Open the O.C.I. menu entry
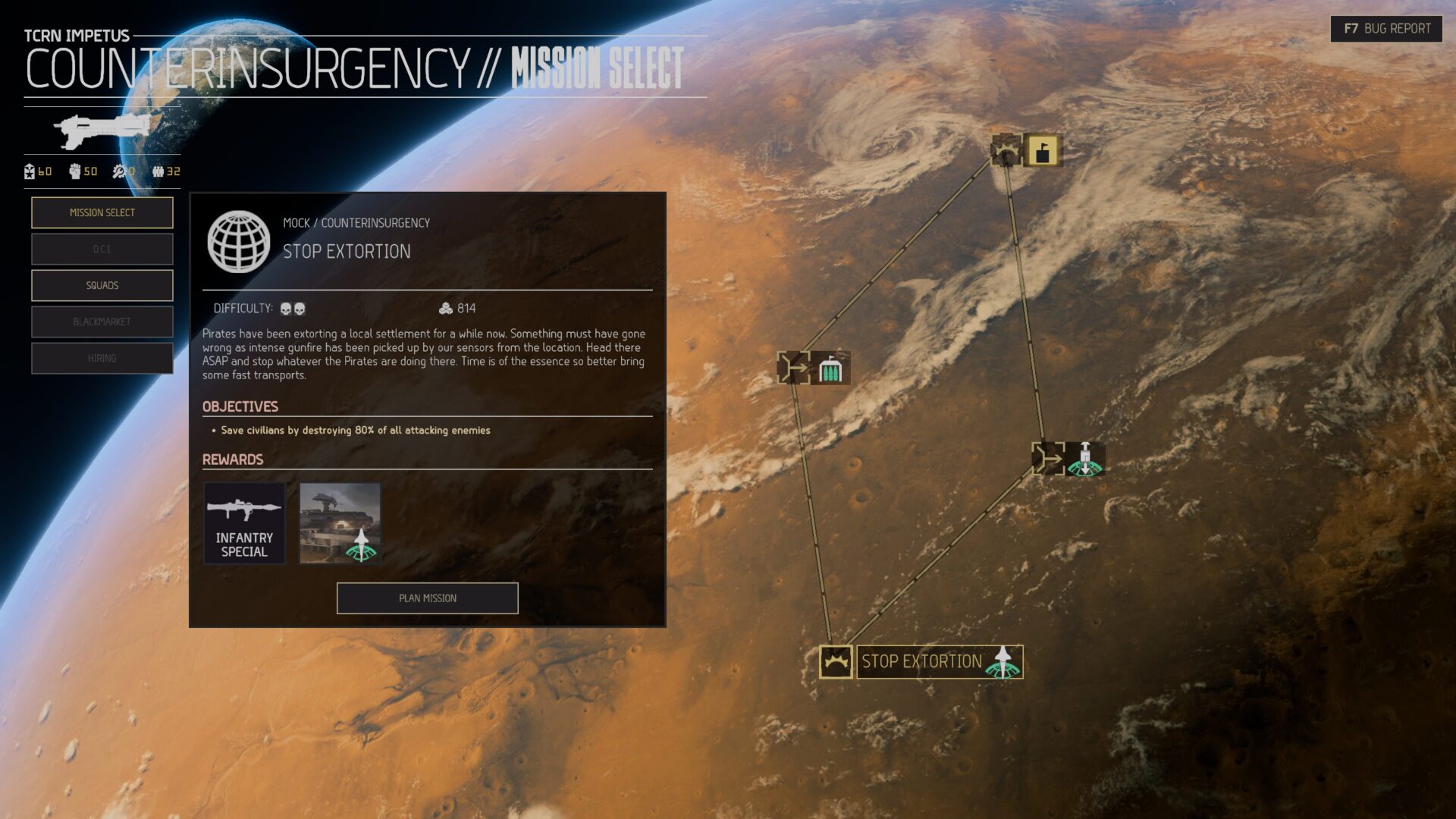This screenshot has width=1456, height=819. click(x=102, y=249)
